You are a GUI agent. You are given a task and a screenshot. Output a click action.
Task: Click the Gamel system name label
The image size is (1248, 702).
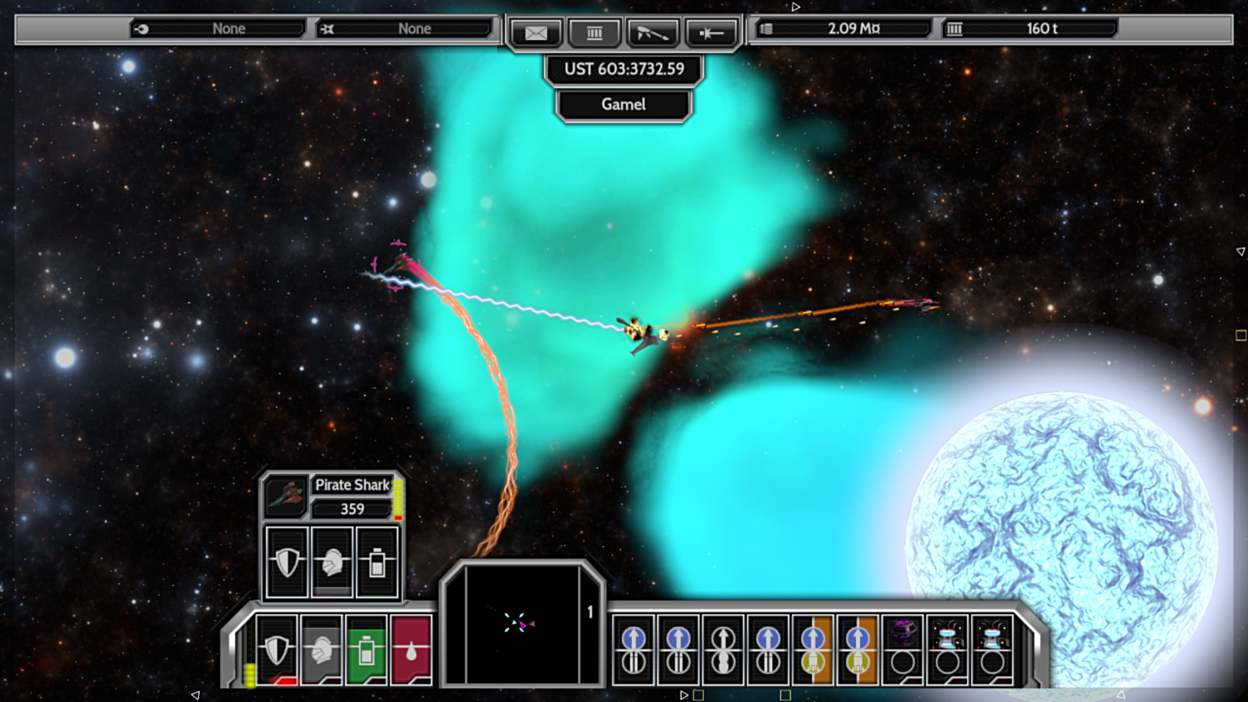click(x=623, y=105)
